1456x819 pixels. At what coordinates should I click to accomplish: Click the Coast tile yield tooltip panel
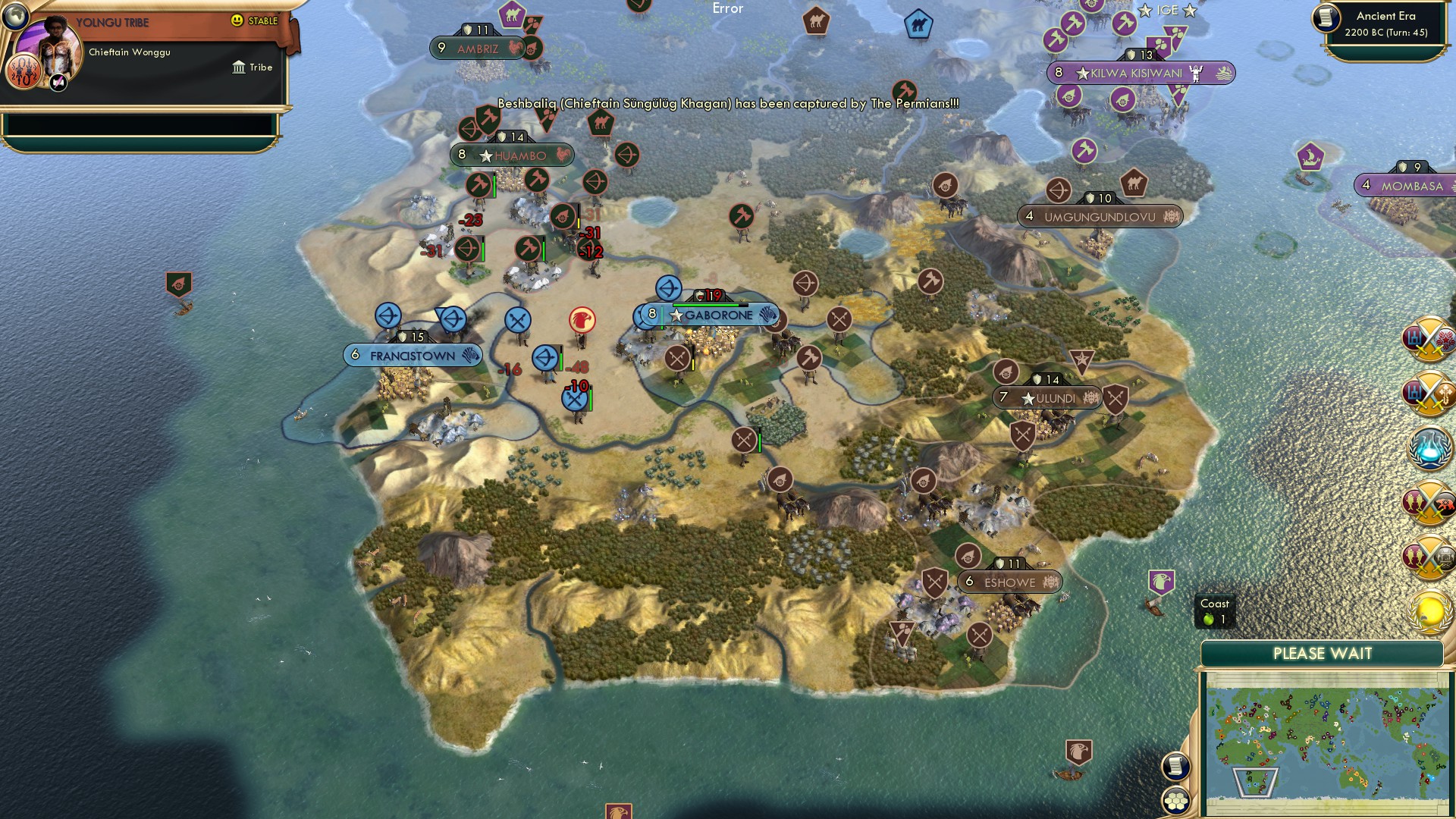click(x=1216, y=611)
